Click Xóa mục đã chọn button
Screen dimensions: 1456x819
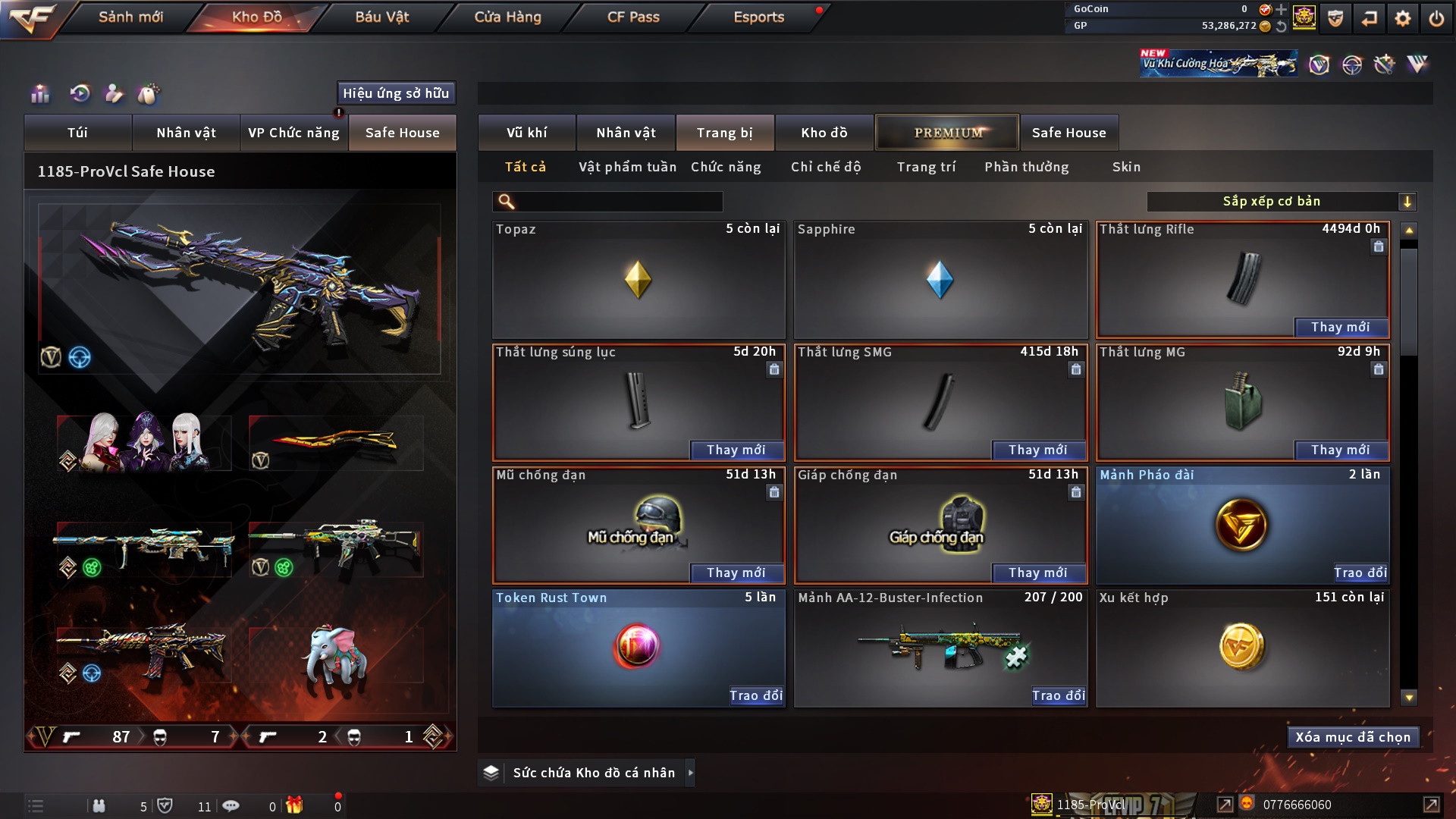point(1353,737)
